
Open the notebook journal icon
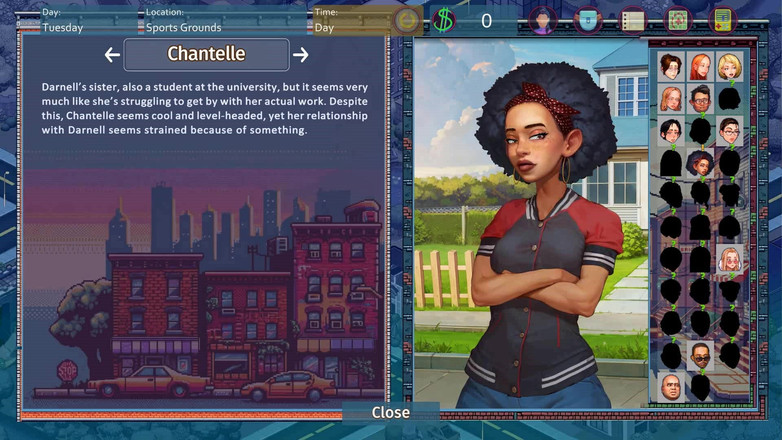click(632, 20)
